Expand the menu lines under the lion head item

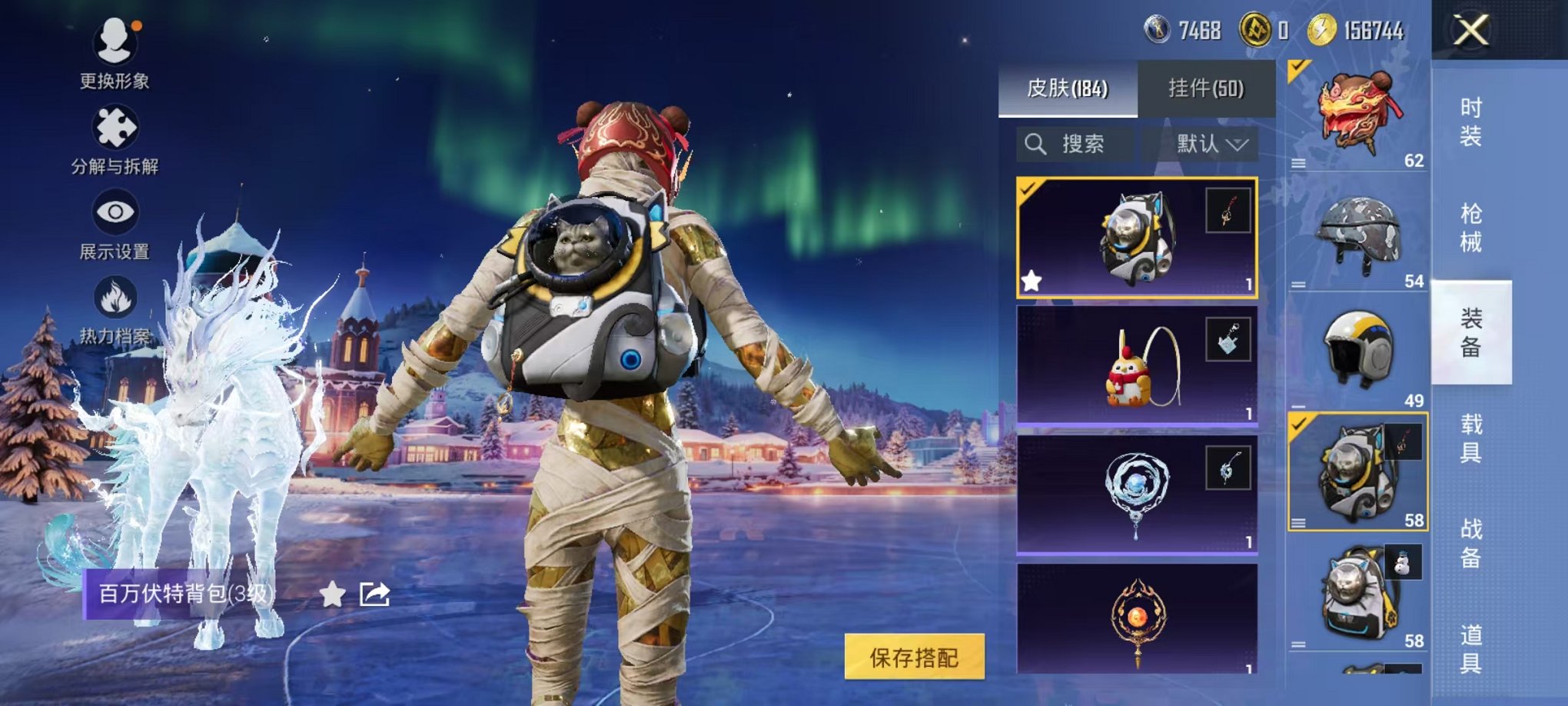coord(1299,162)
